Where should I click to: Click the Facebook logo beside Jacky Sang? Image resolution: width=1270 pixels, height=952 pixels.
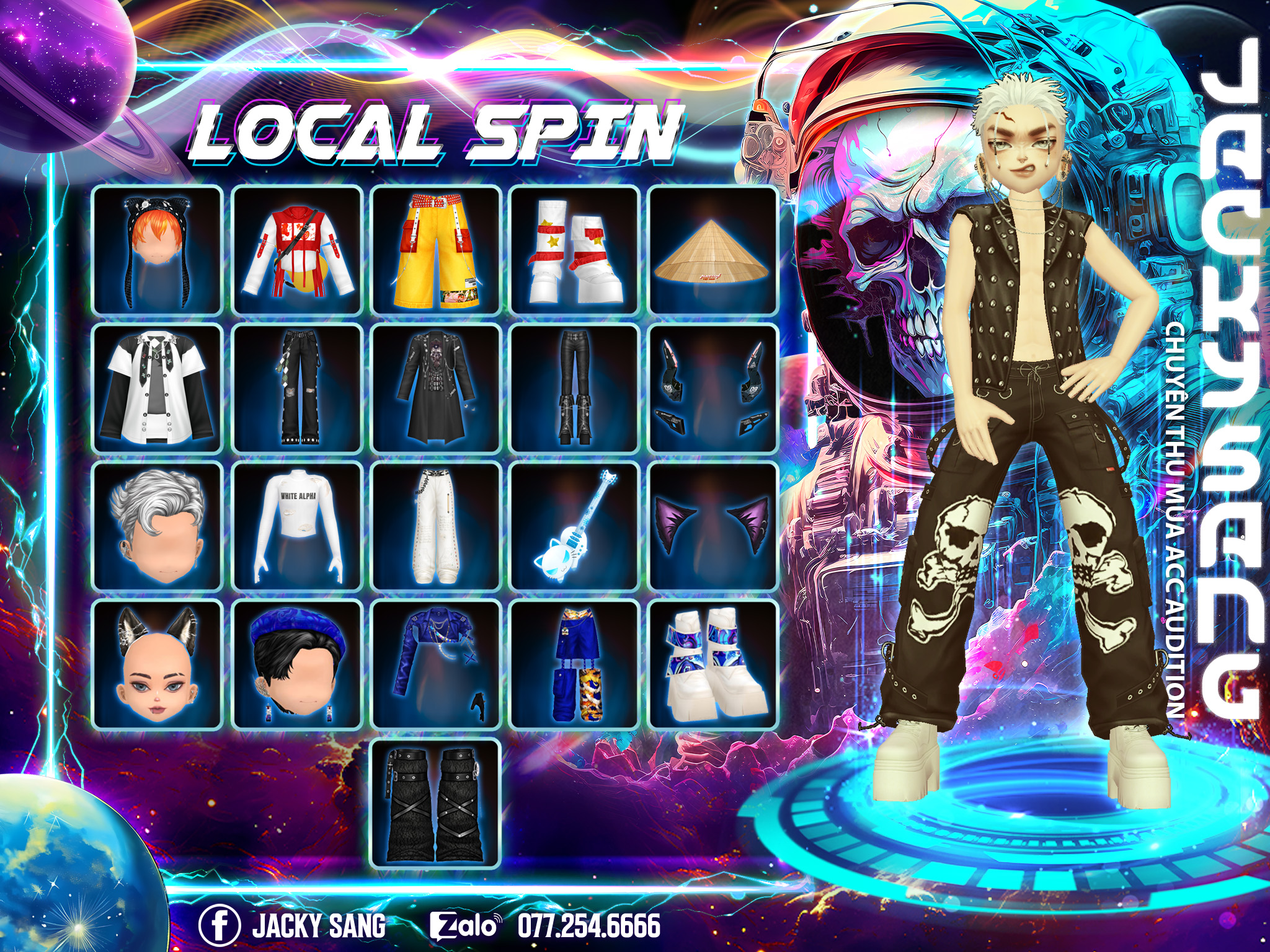(219, 925)
